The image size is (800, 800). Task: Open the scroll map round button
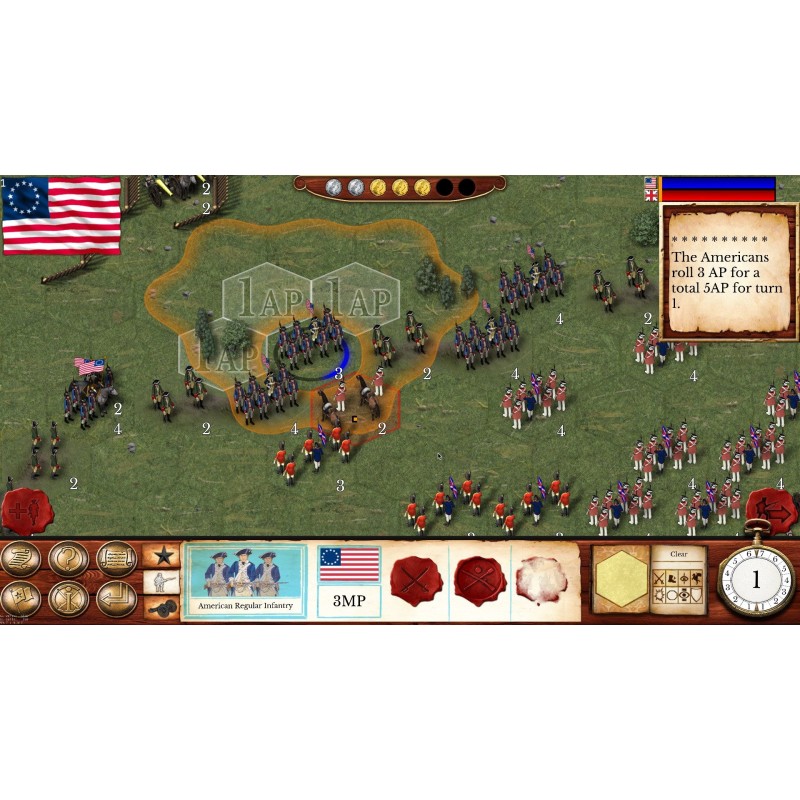click(x=20, y=558)
